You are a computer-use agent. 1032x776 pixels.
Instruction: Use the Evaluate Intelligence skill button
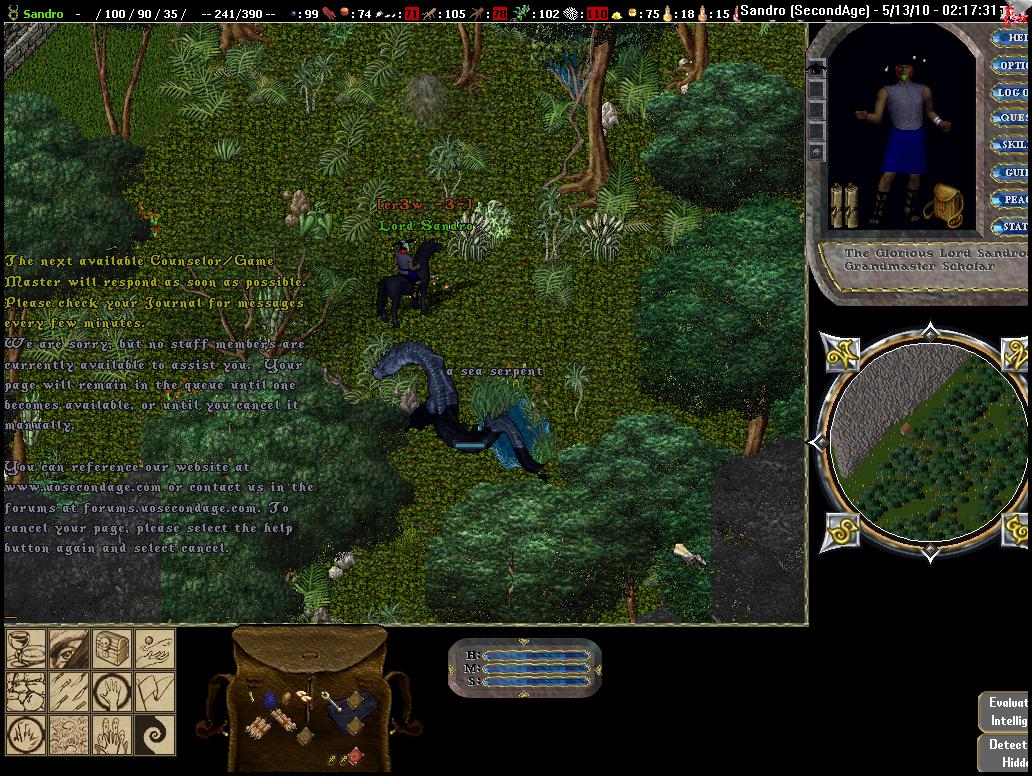[x=1006, y=712]
